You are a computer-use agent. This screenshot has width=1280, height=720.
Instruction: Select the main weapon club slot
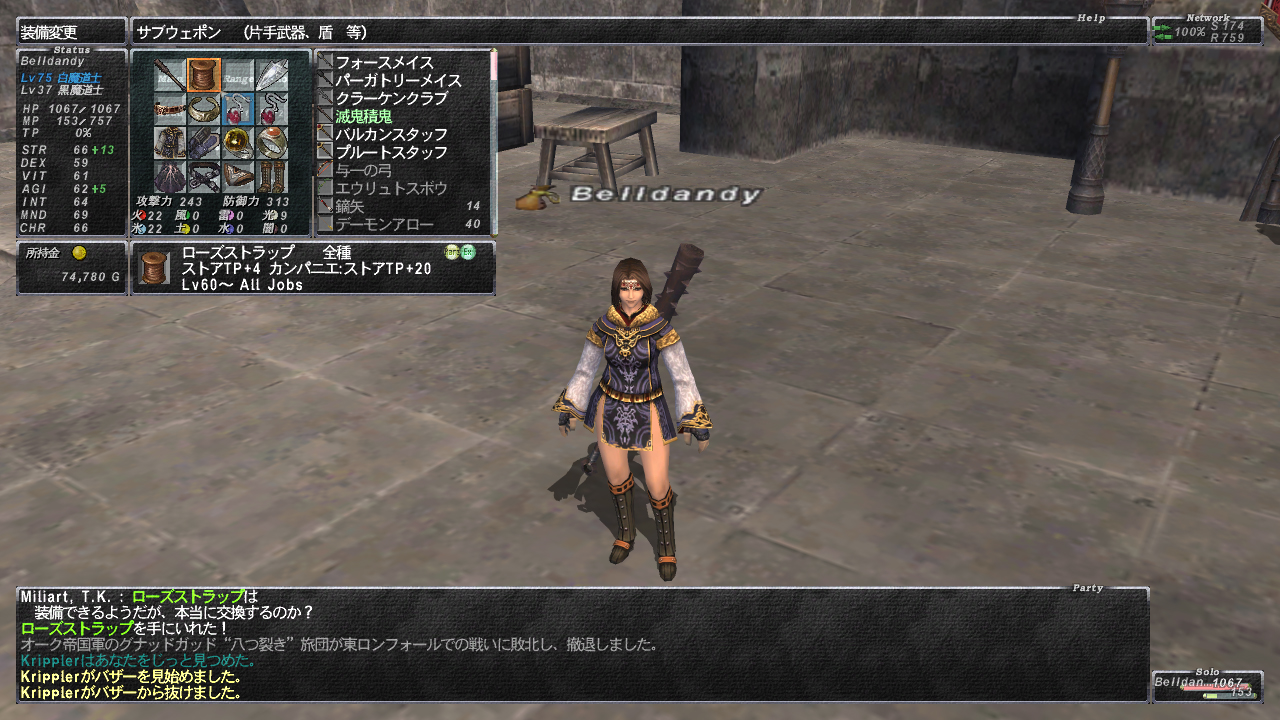click(x=170, y=75)
